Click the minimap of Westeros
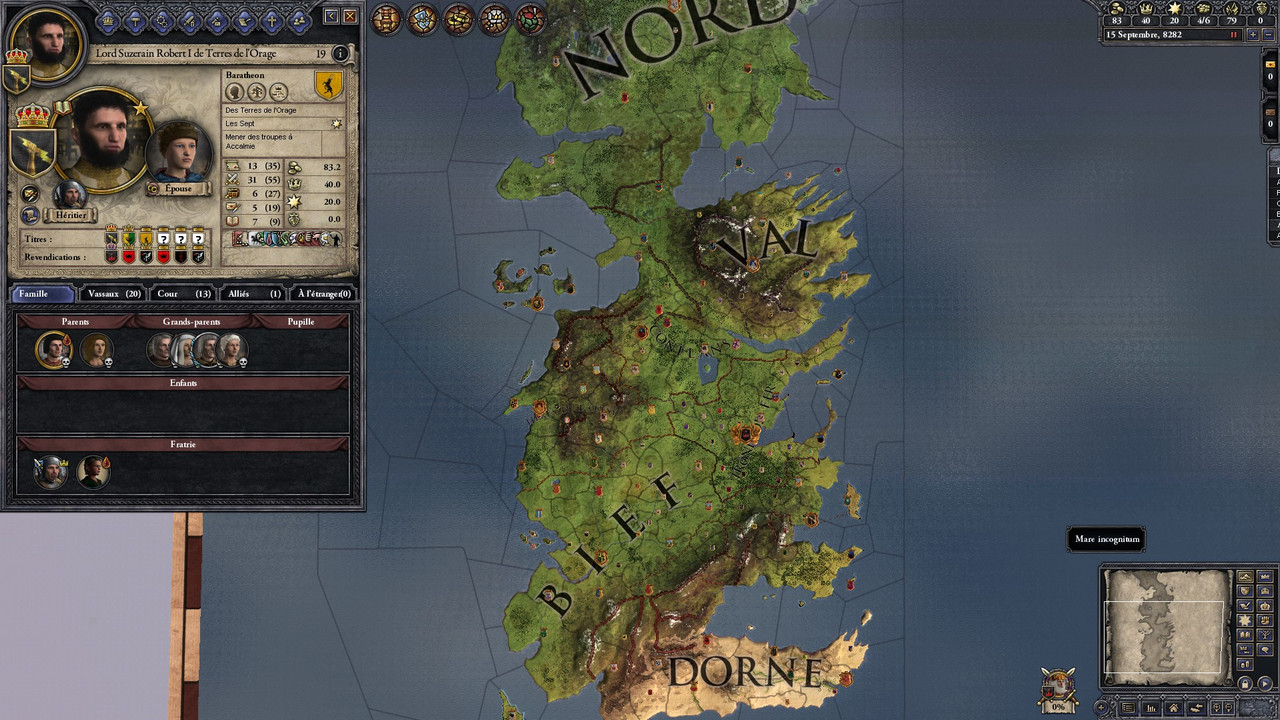 point(1167,623)
